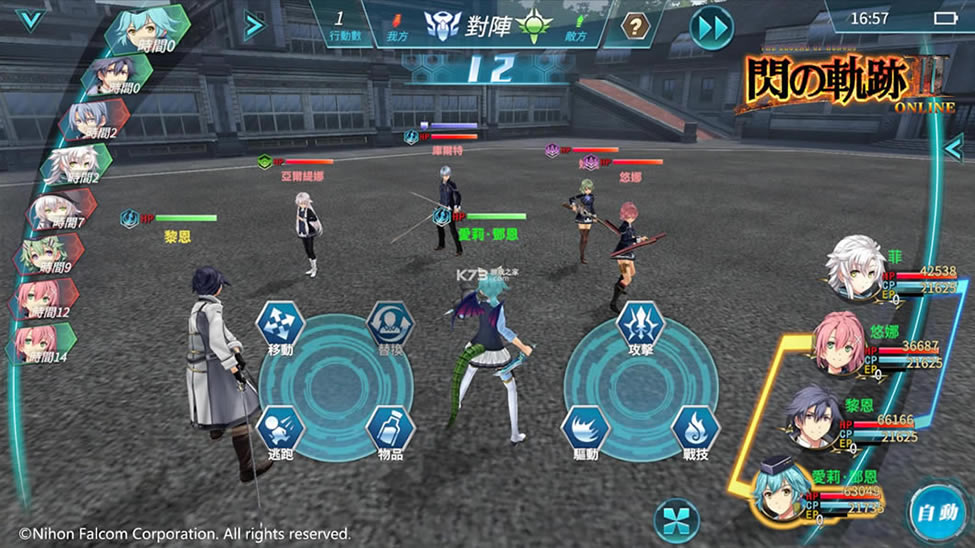Select 悠娜's party portrait
This screenshot has width=975, height=548.
pos(838,343)
